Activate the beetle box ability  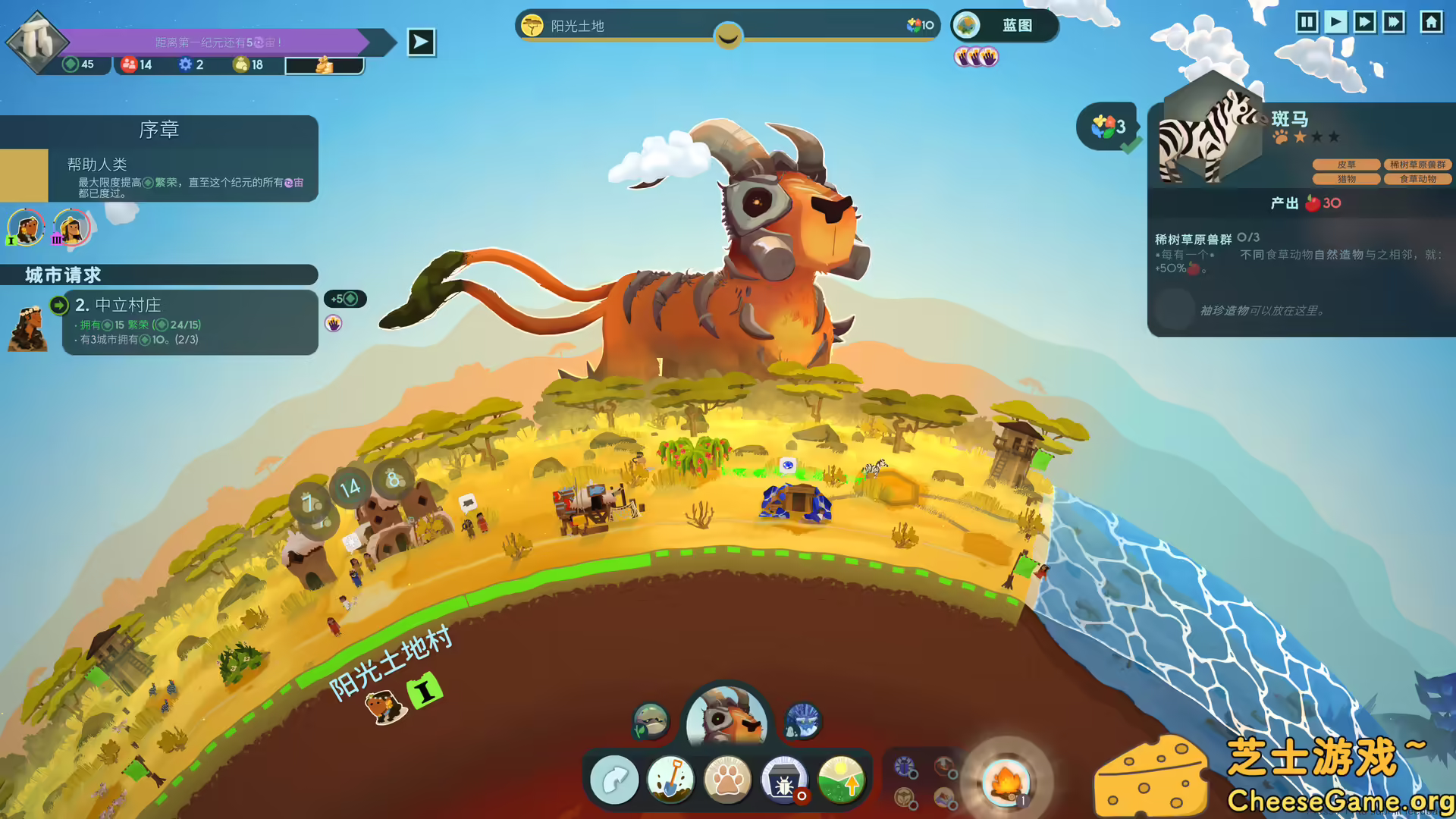tap(784, 780)
